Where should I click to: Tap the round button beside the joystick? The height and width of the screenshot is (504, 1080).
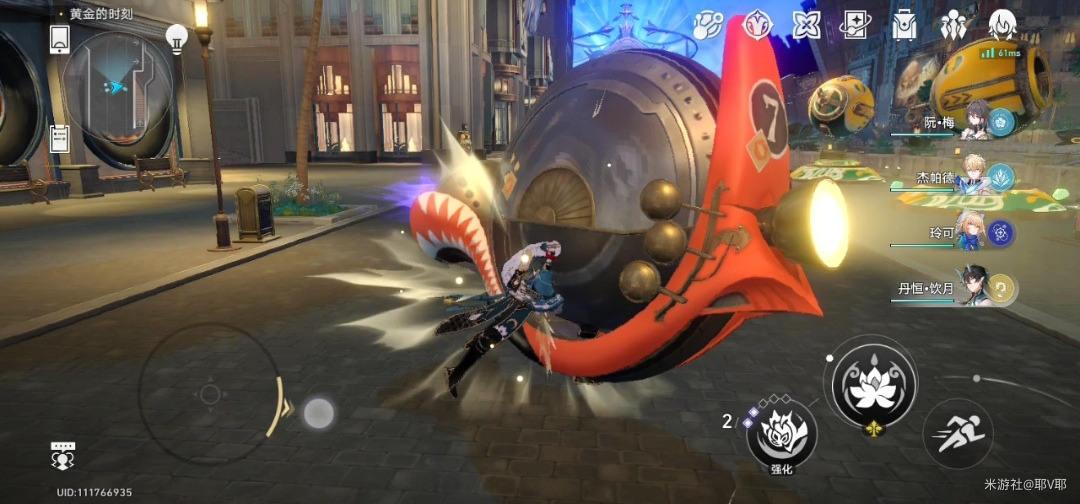[318, 412]
